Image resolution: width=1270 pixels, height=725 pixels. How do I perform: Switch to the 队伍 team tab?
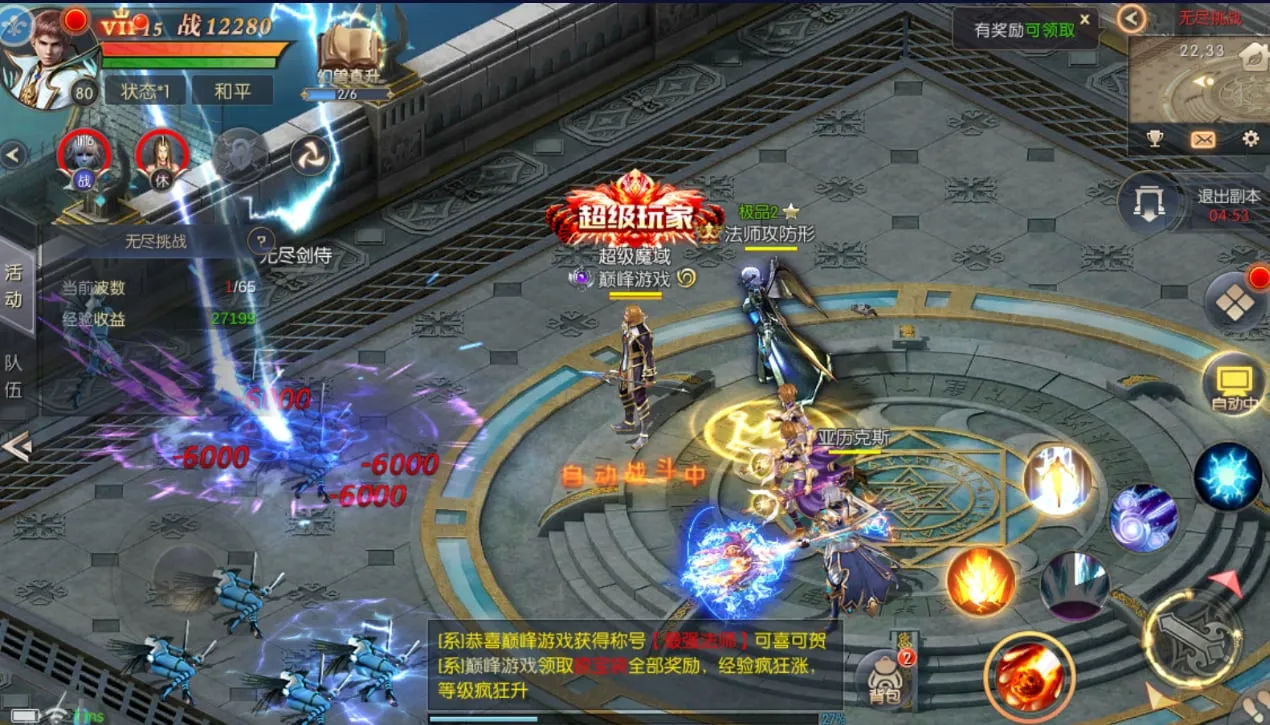(x=14, y=376)
